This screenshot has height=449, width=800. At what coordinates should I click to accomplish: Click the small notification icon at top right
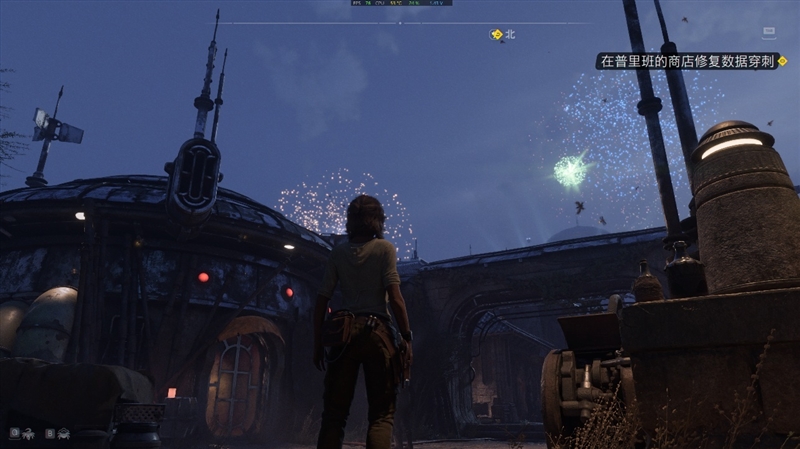771,35
